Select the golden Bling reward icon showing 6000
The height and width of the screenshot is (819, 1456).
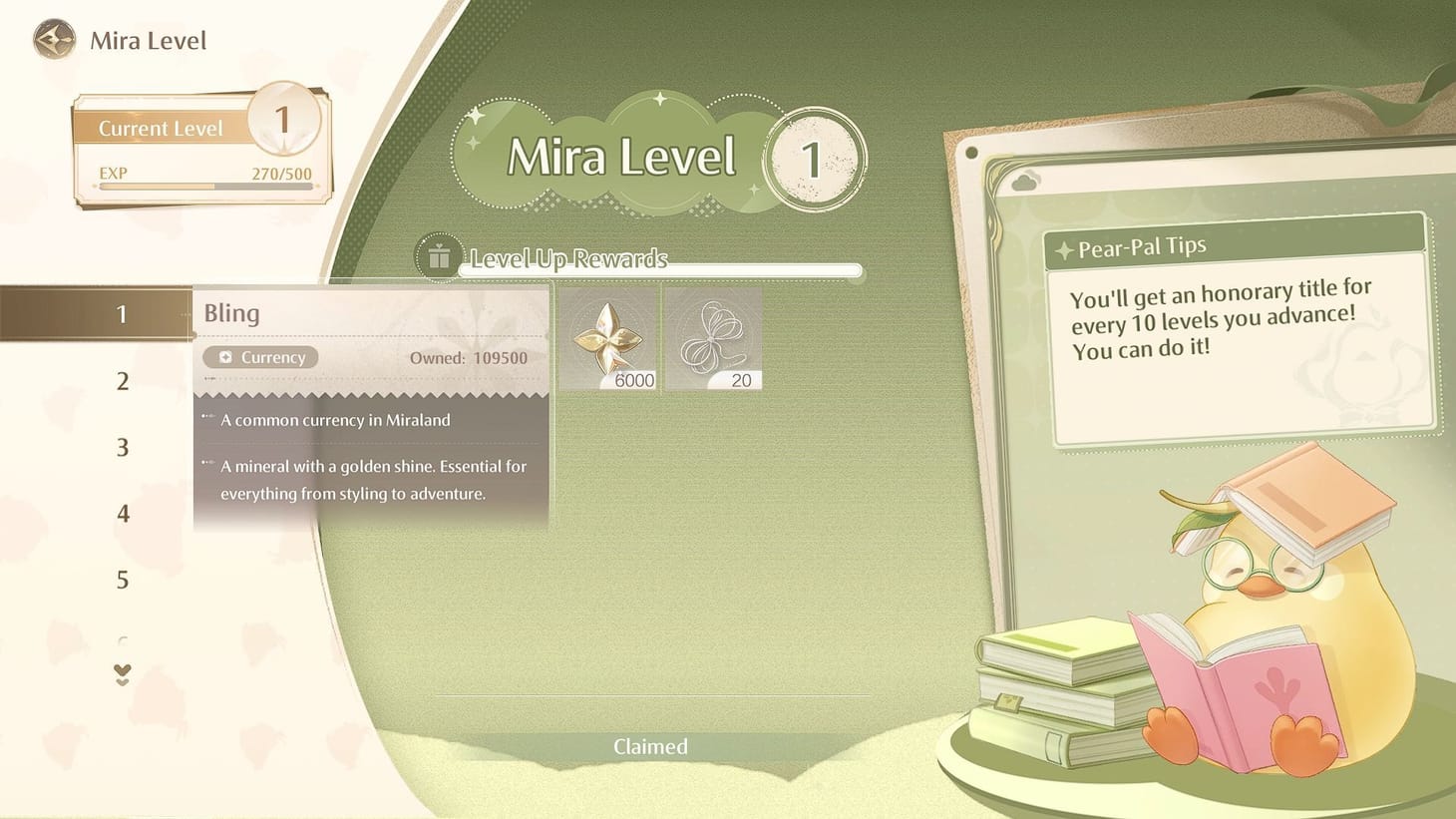point(606,336)
